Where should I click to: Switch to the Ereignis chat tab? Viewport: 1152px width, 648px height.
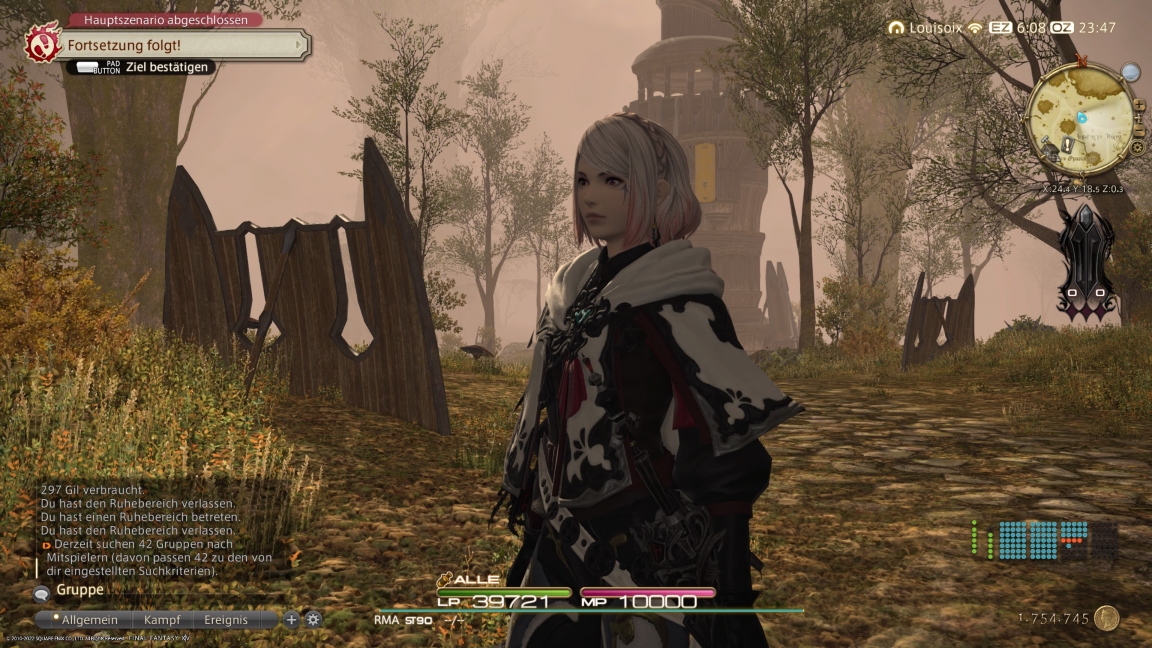pos(226,620)
